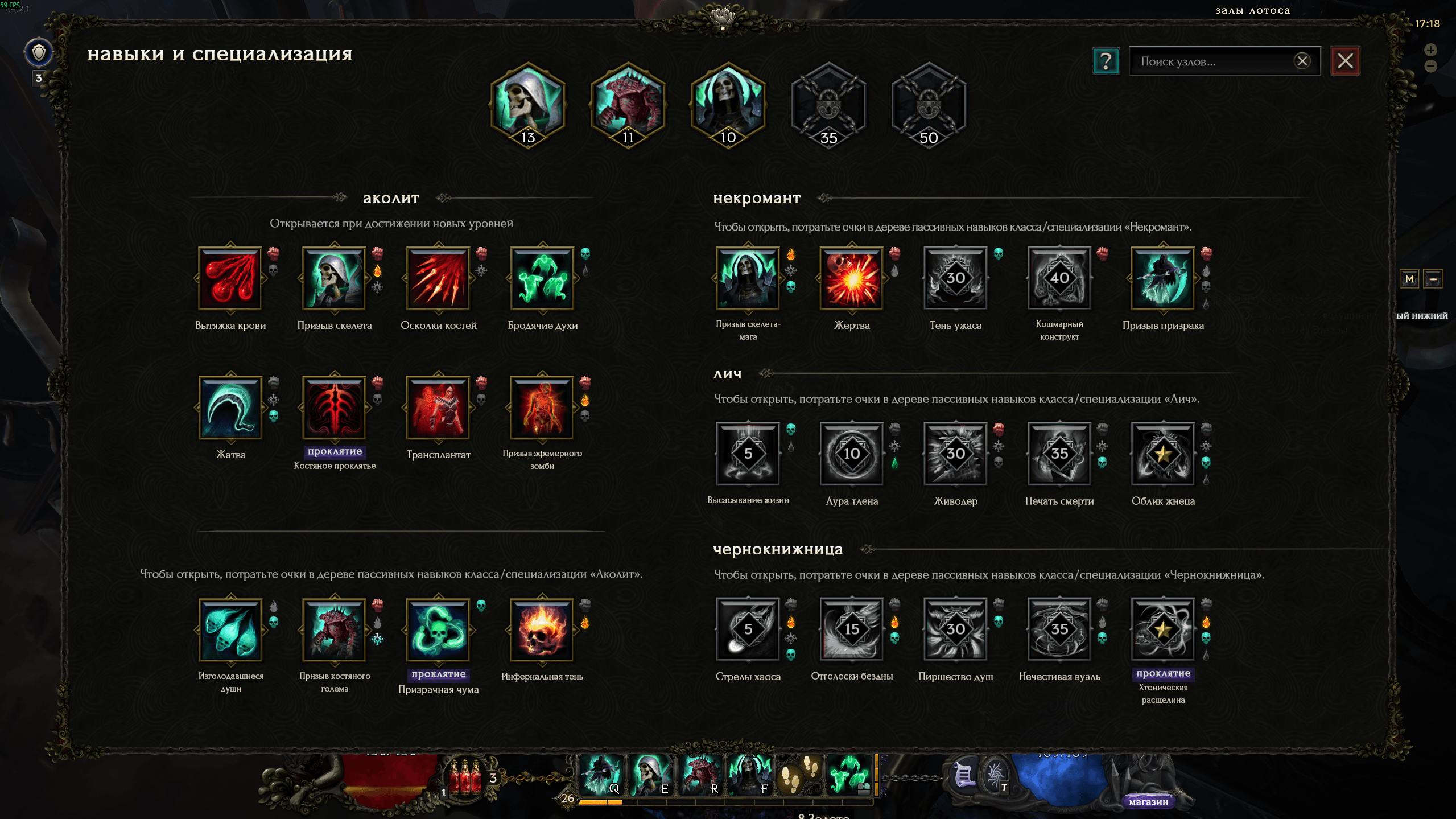Viewport: 1456px width, 819px height.
Task: Select the Вытяжка крови skill
Action: [x=230, y=278]
